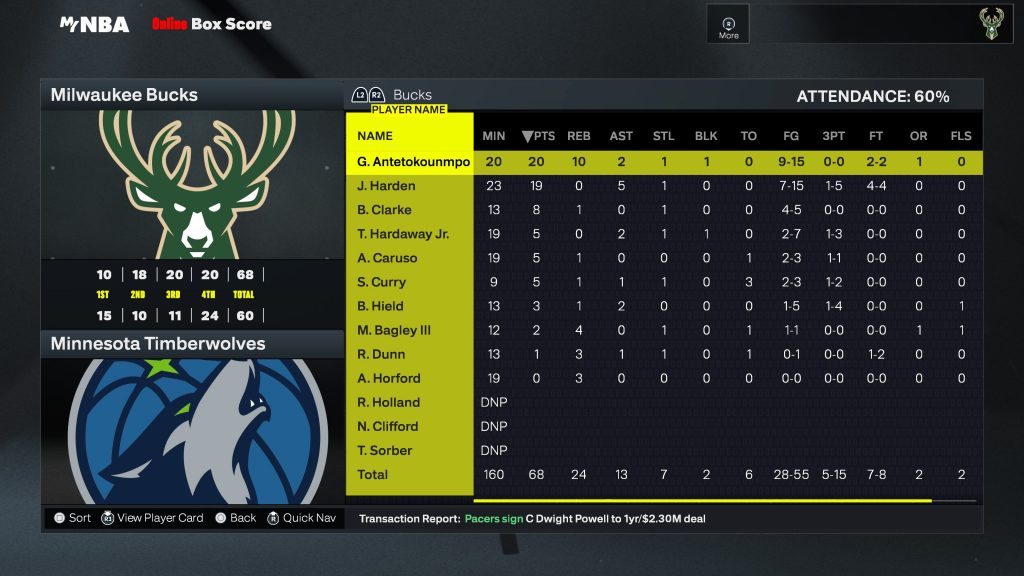Viewport: 1024px width, 576px height.
Task: Sort by the REB column header
Action: coord(579,136)
